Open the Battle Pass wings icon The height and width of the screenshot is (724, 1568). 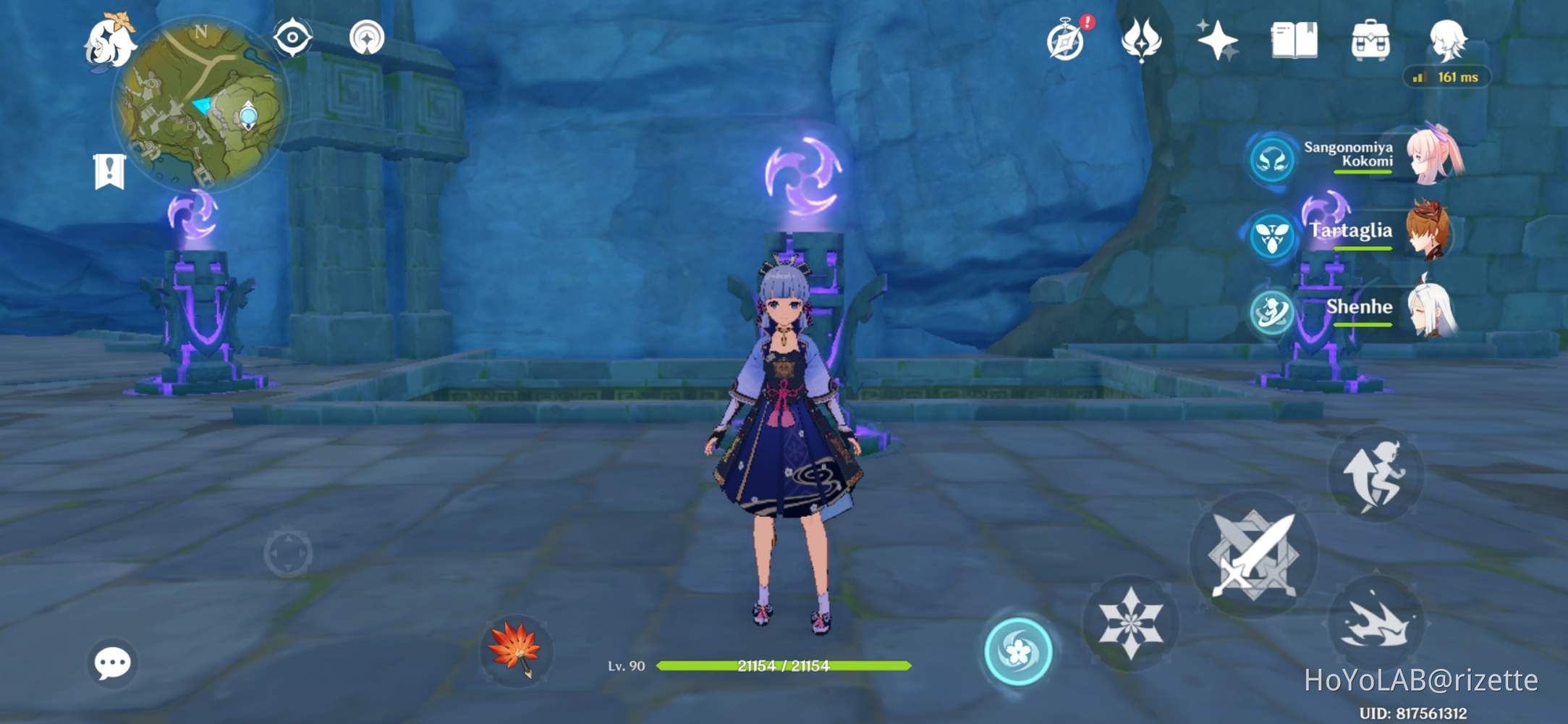click(x=1142, y=40)
